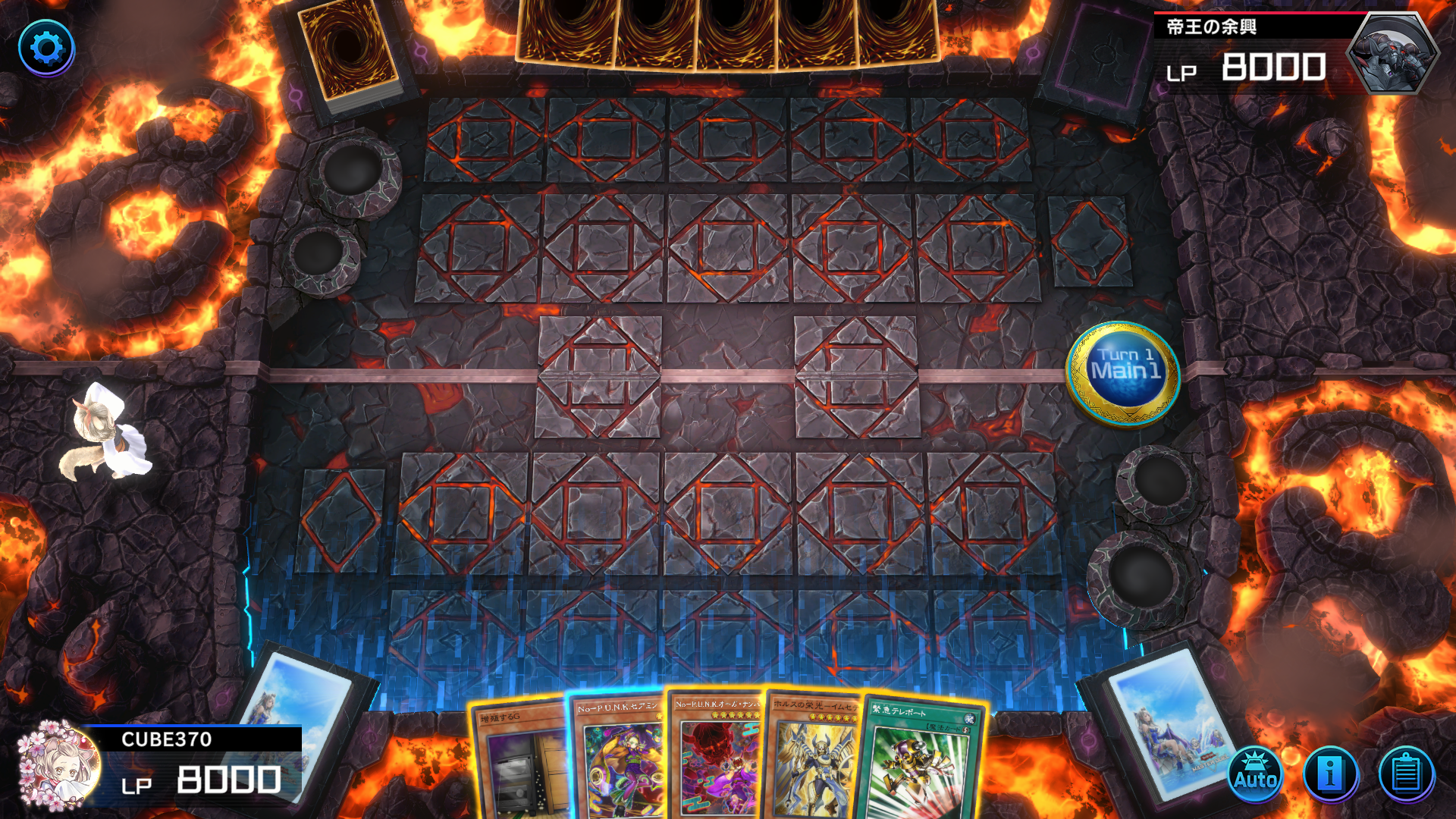Open the blue info button
Image resolution: width=1456 pixels, height=819 pixels.
click(1330, 775)
